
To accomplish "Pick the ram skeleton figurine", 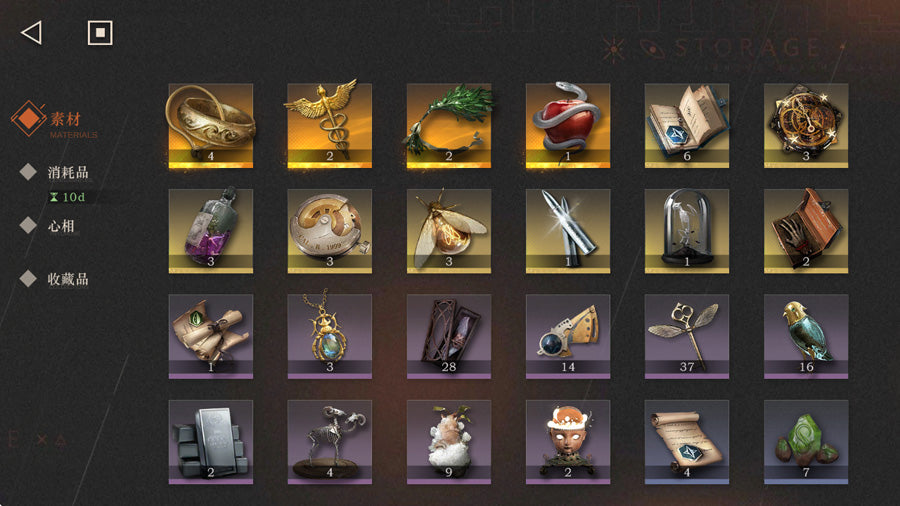I will [330, 442].
